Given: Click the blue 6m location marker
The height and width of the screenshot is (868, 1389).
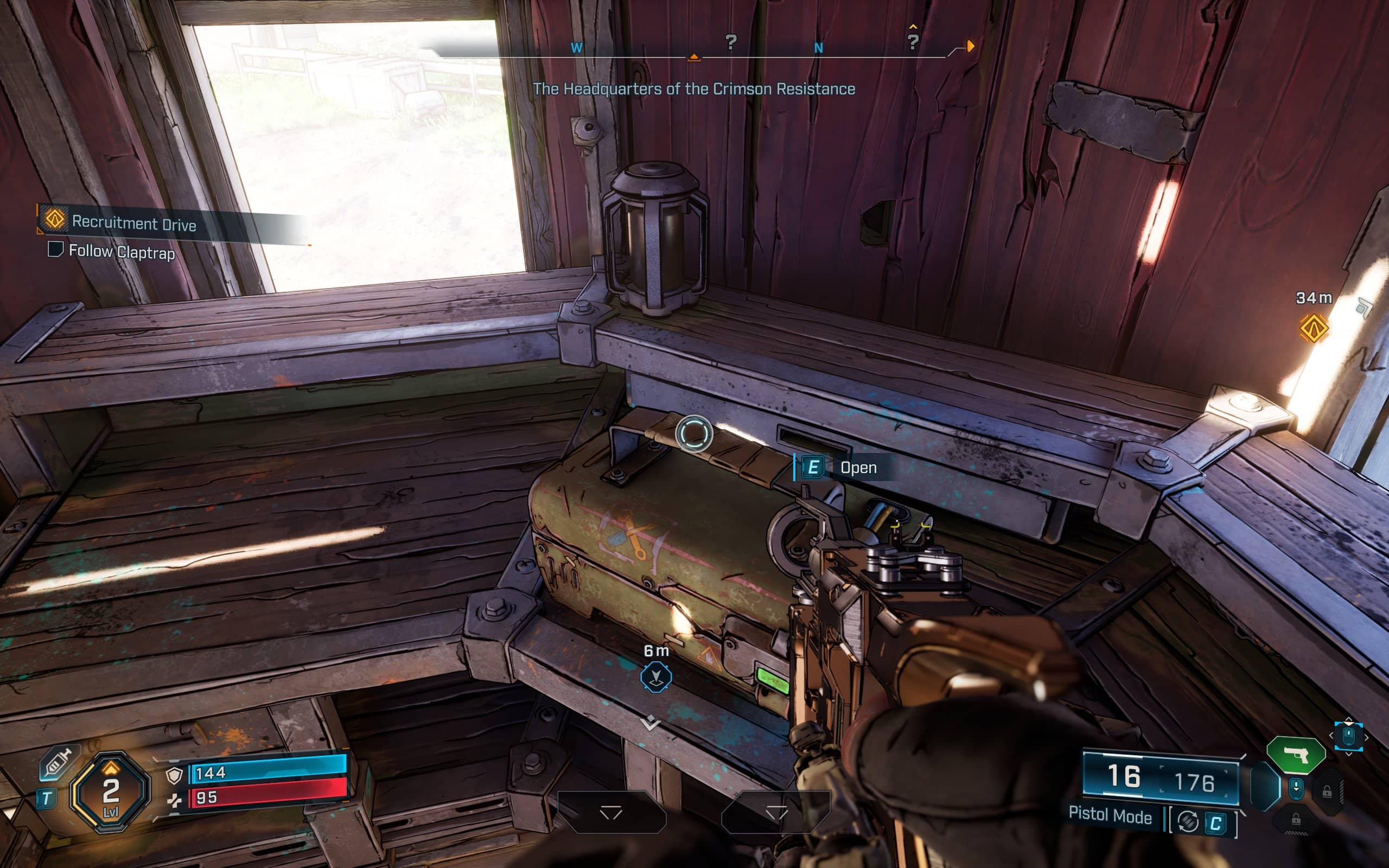Looking at the screenshot, I should click(655, 677).
